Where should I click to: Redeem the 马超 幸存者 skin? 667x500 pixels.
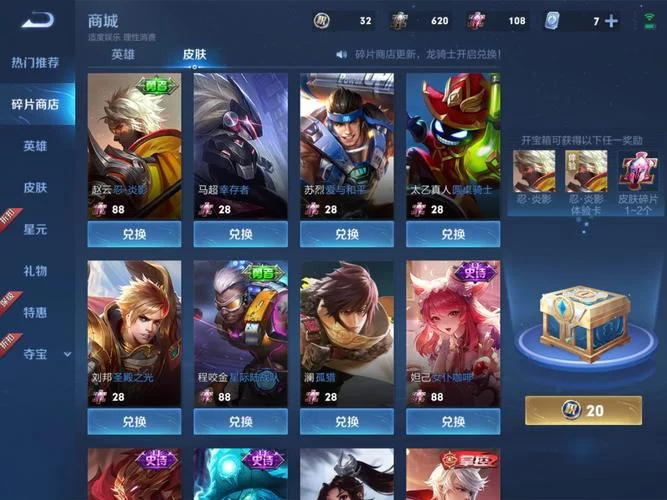[x=240, y=234]
